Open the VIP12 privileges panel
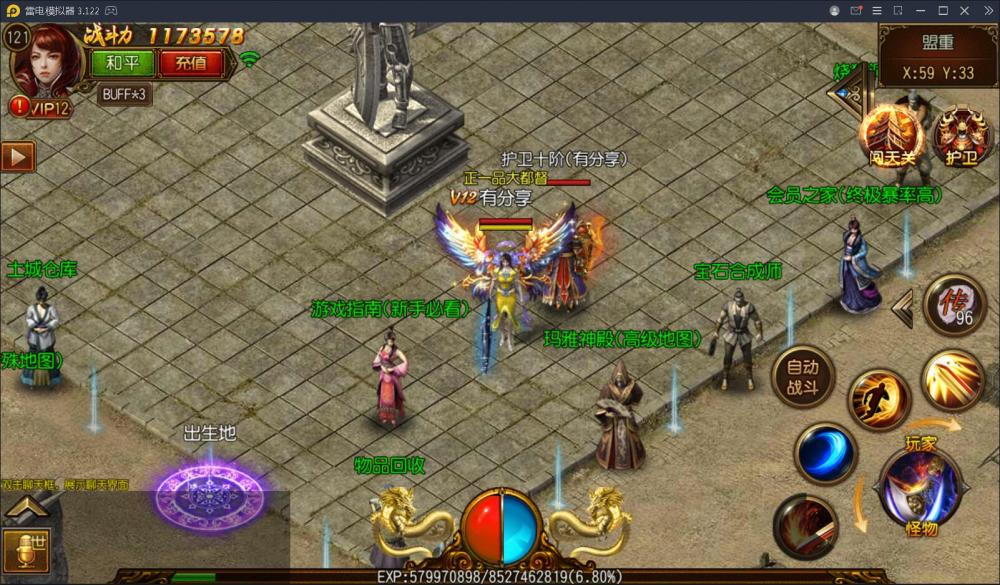Image resolution: width=1000 pixels, height=585 pixels. (x=41, y=107)
